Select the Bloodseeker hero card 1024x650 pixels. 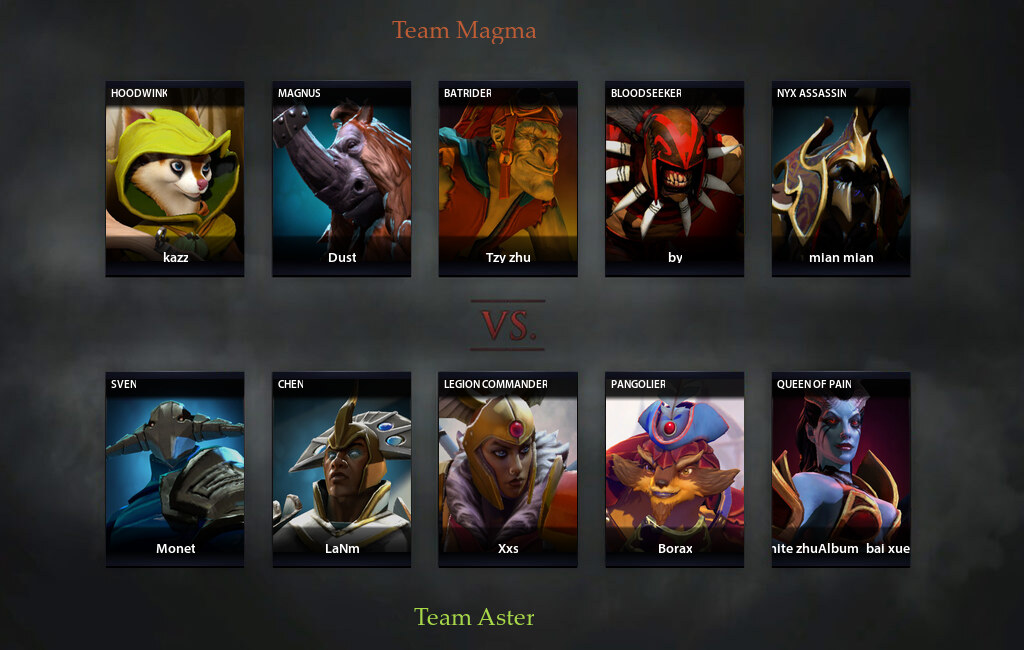(x=674, y=178)
